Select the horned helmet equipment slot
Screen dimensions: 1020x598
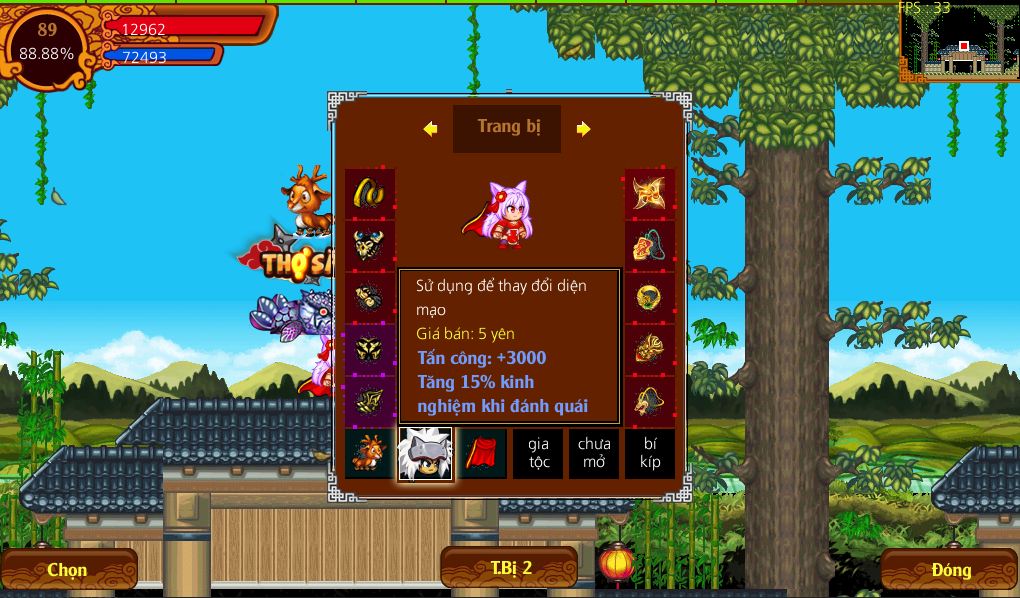[370, 245]
